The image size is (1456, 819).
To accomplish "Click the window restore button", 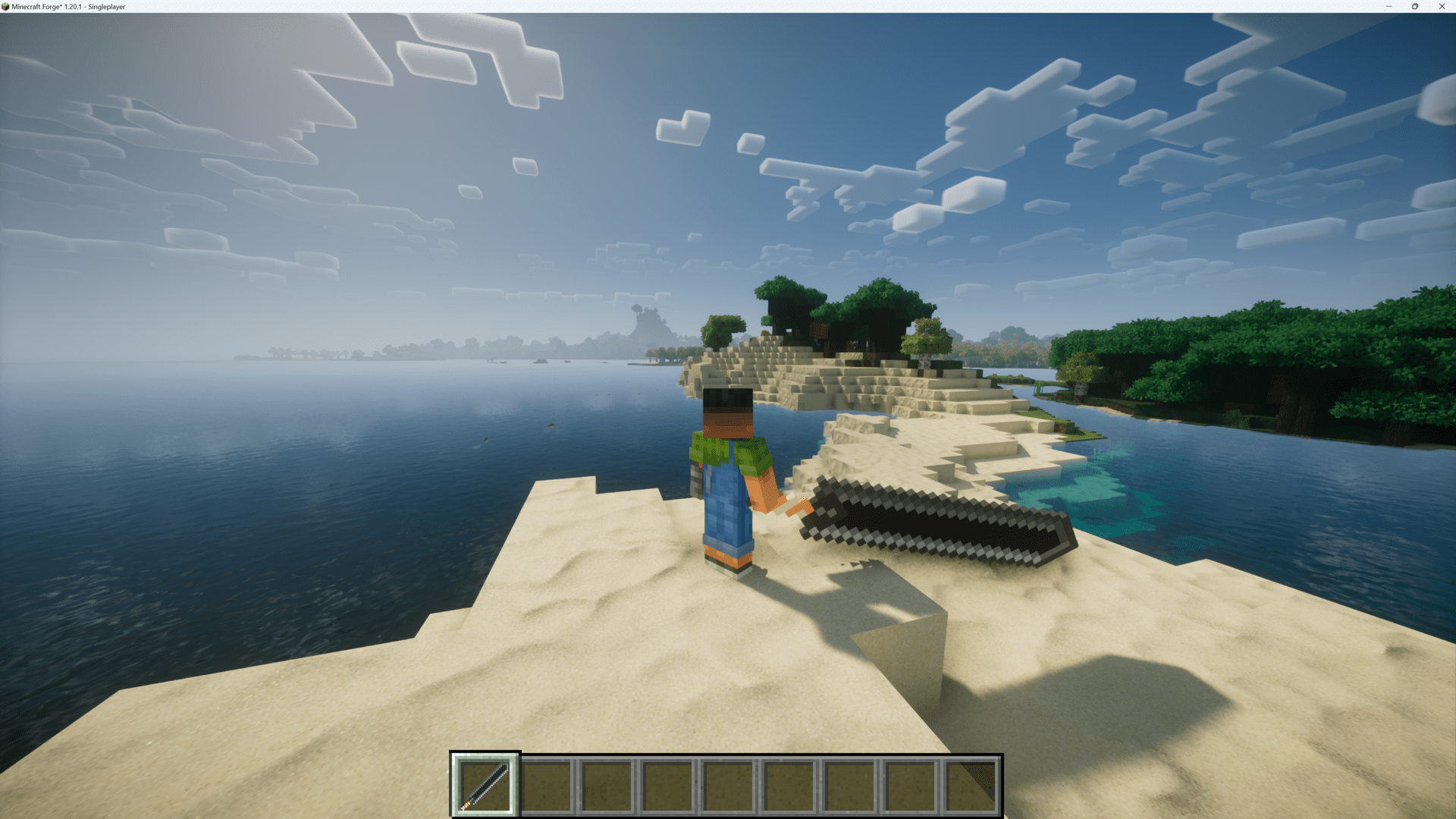I will [x=1415, y=7].
